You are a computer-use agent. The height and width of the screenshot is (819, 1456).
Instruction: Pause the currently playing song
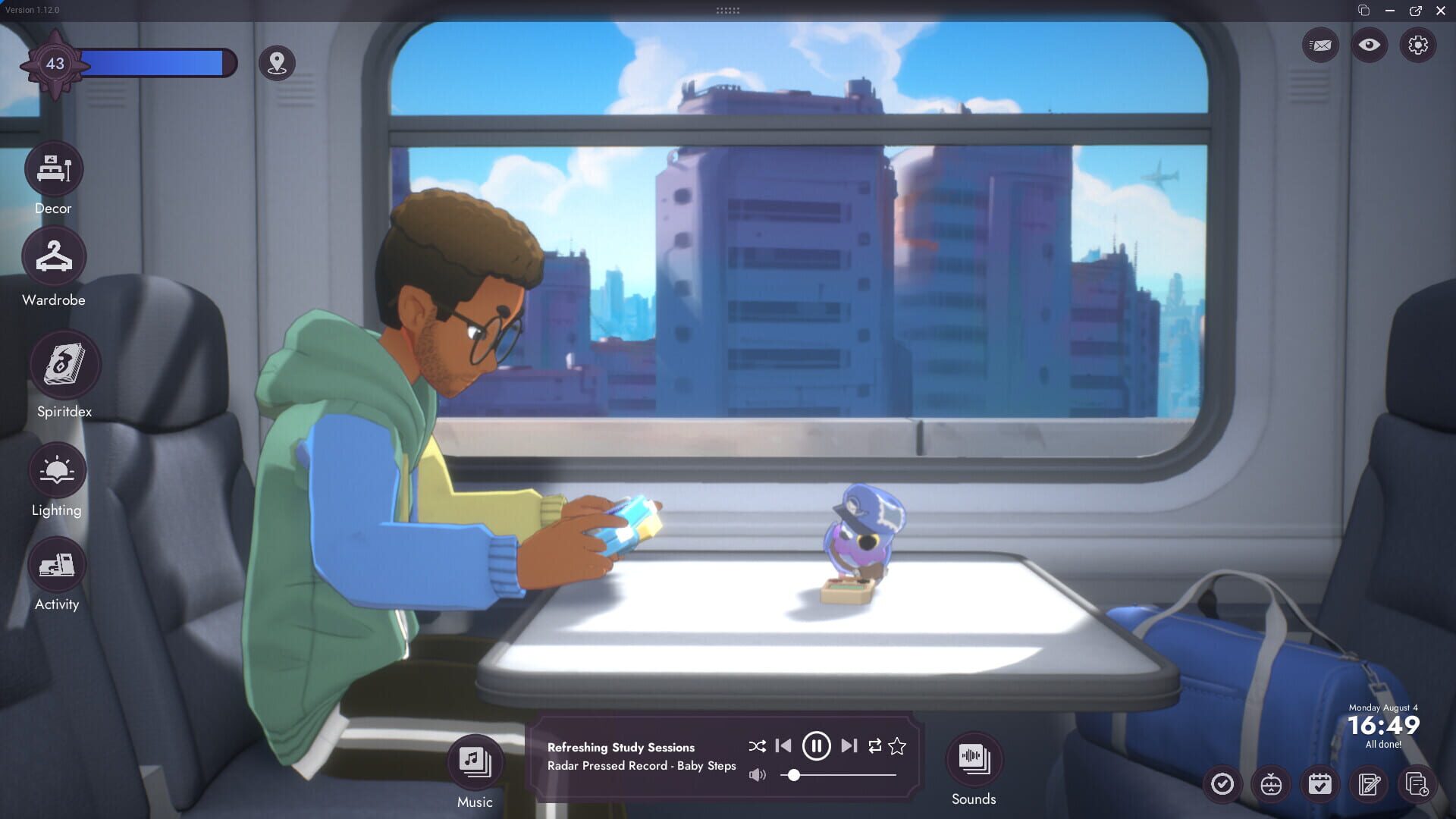pos(816,746)
